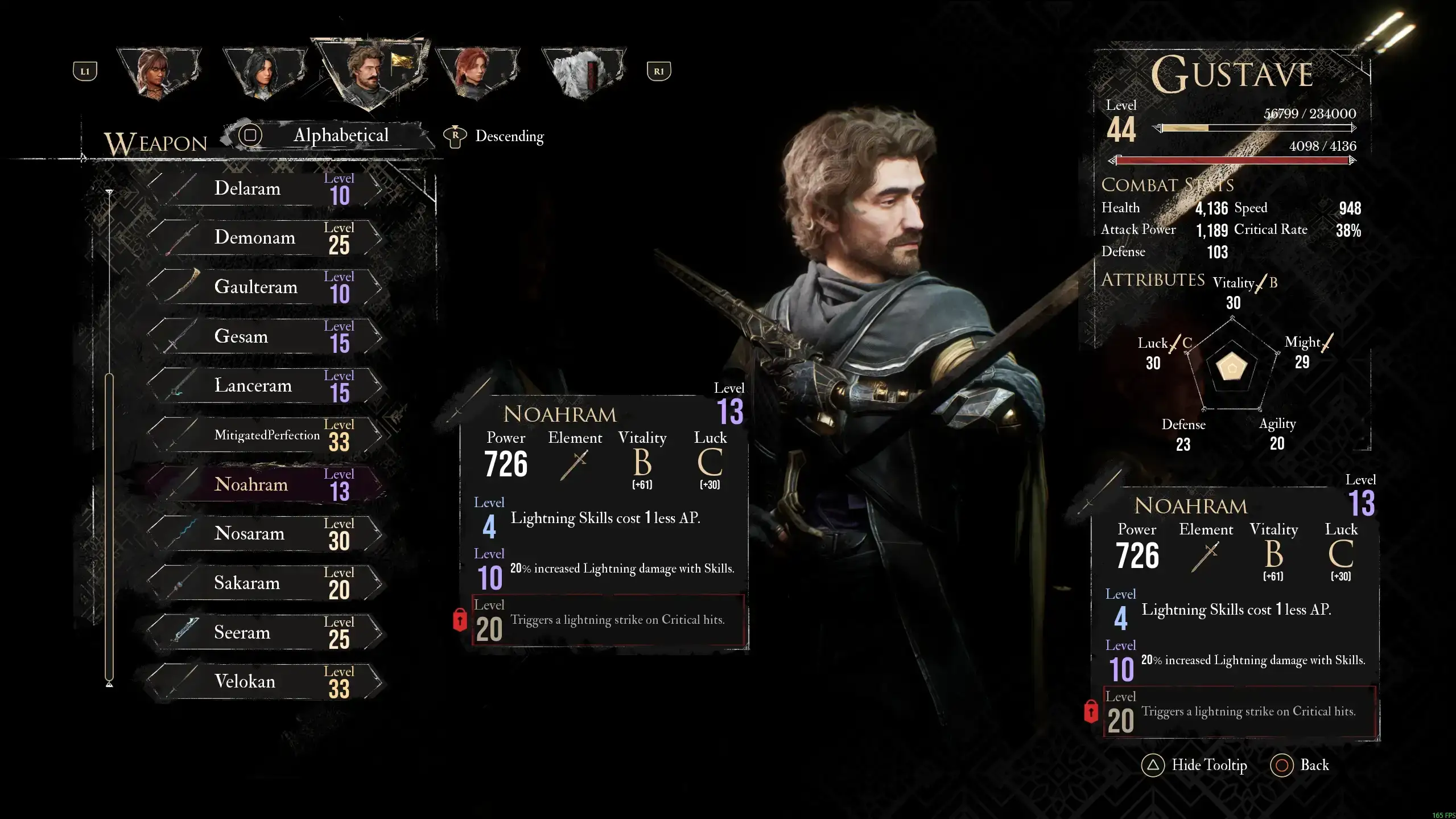Switch to the braided-hair character portrait
Viewport: 1456px width, 819px height.
click(x=158, y=73)
